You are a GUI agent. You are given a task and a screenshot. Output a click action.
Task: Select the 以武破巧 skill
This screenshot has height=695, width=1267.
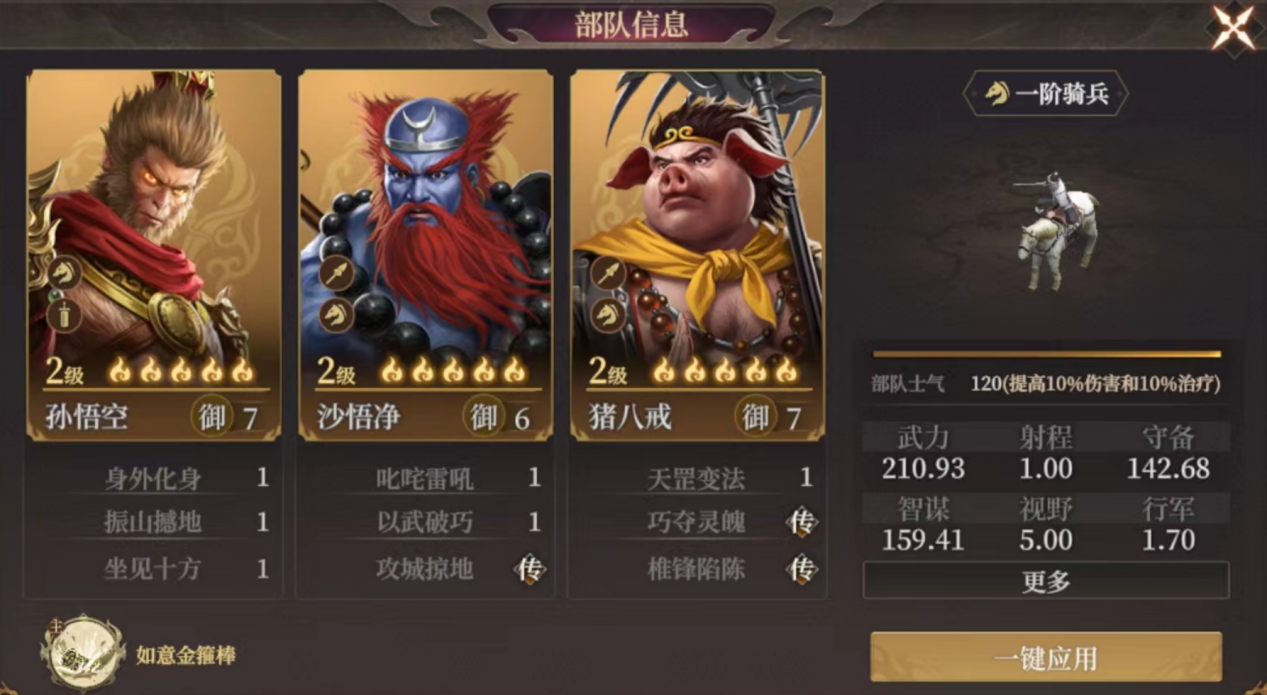coord(426,522)
